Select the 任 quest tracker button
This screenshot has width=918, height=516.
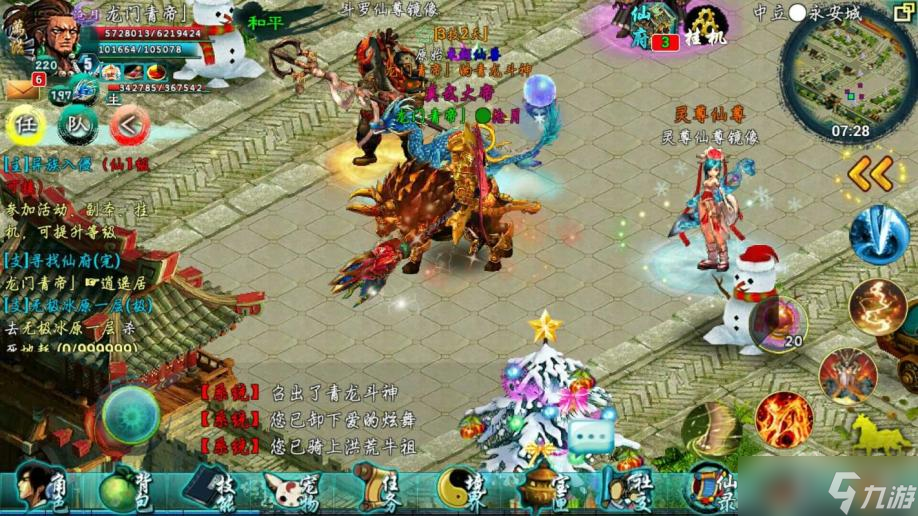pyautogui.click(x=28, y=125)
